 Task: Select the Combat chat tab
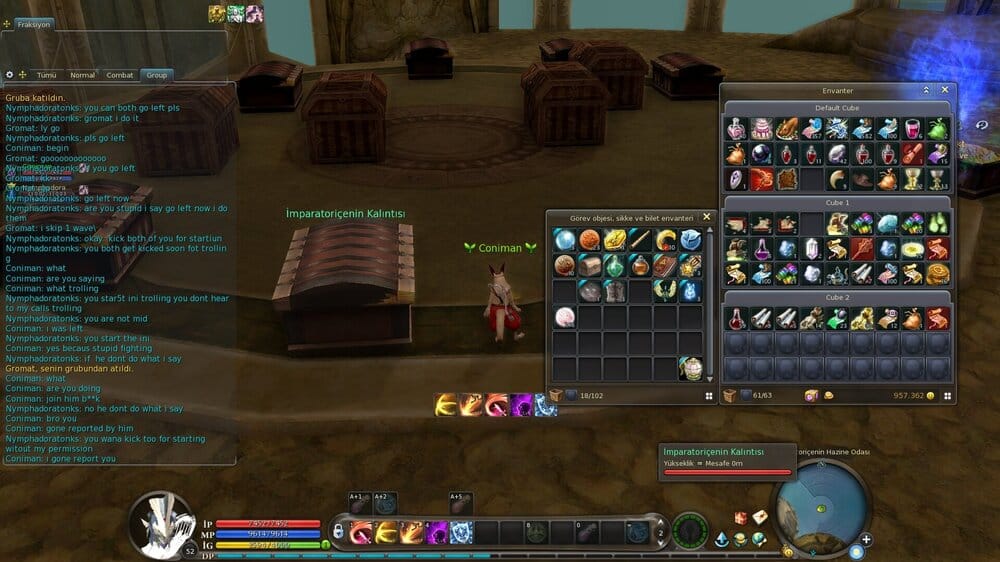coord(120,75)
